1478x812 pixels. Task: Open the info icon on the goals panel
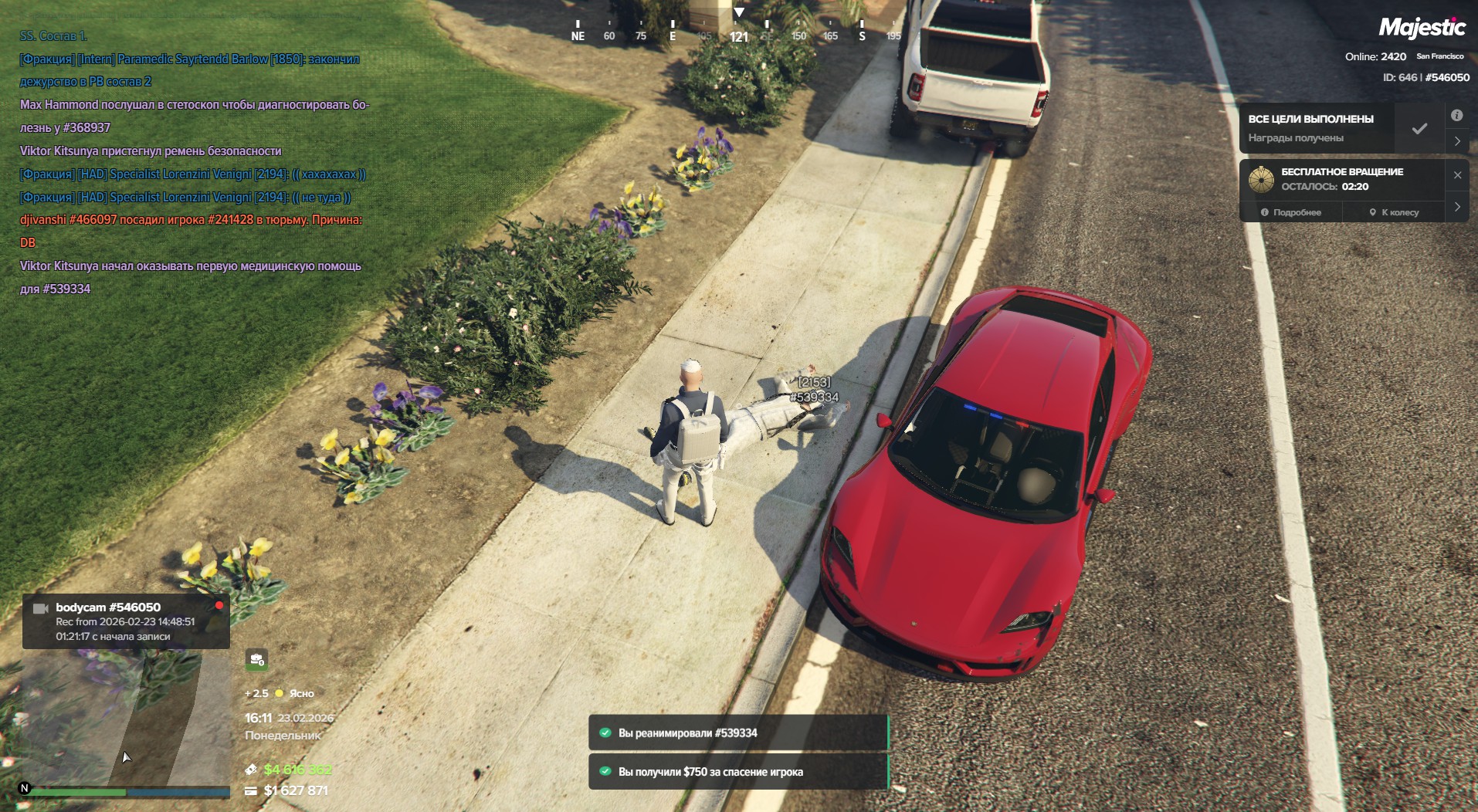point(1456,116)
